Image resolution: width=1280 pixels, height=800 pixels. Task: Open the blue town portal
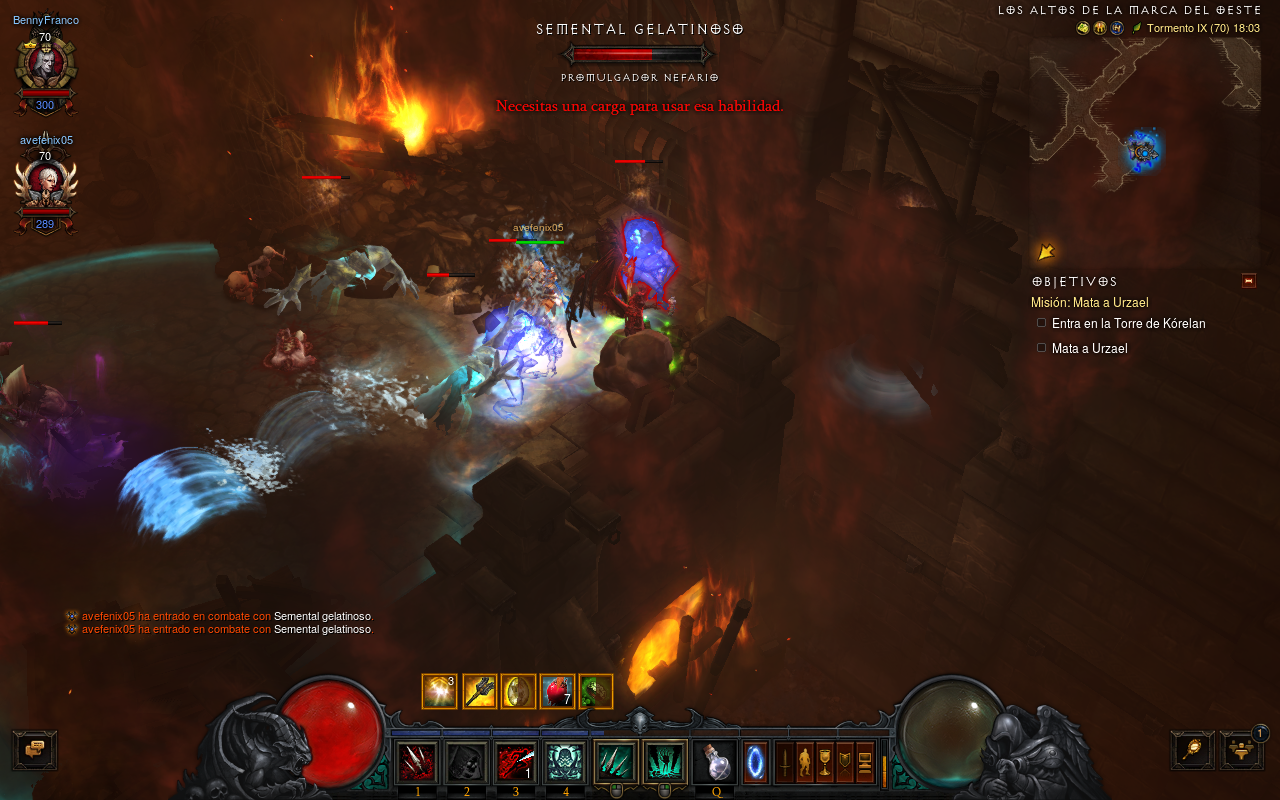pyautogui.click(x=756, y=763)
